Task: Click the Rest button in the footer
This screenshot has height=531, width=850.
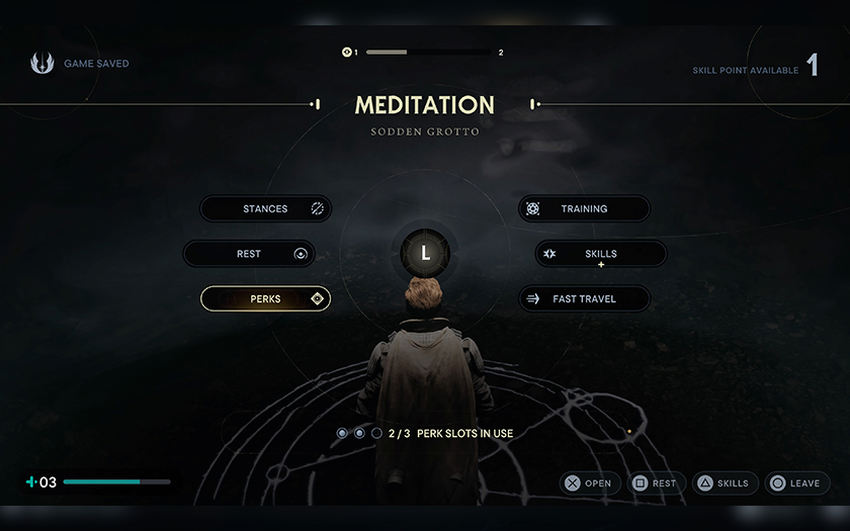Action: click(x=655, y=483)
